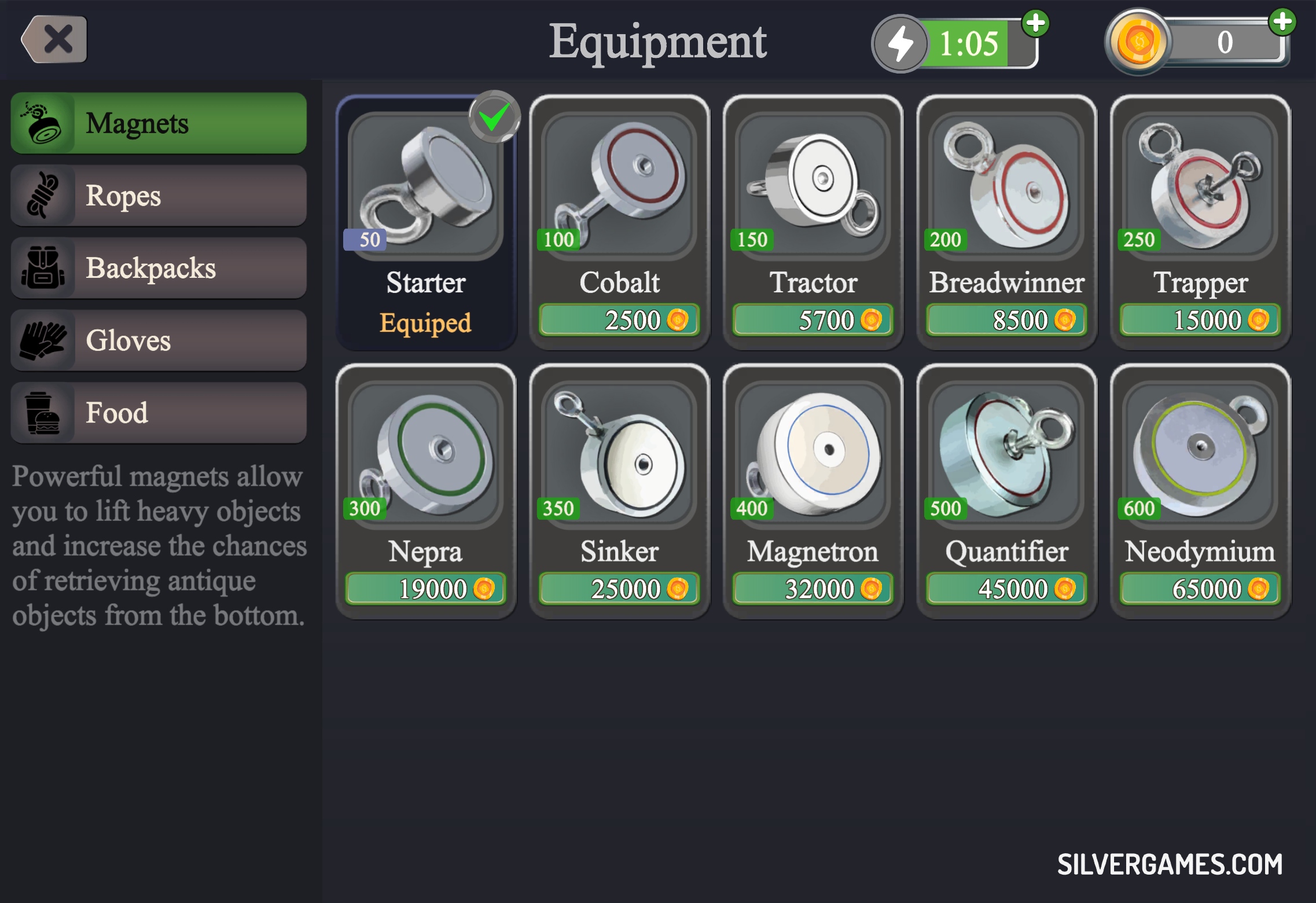Buy the Nepra magnet for 19000
Viewport: 1316px width, 903px height.
coord(426,589)
